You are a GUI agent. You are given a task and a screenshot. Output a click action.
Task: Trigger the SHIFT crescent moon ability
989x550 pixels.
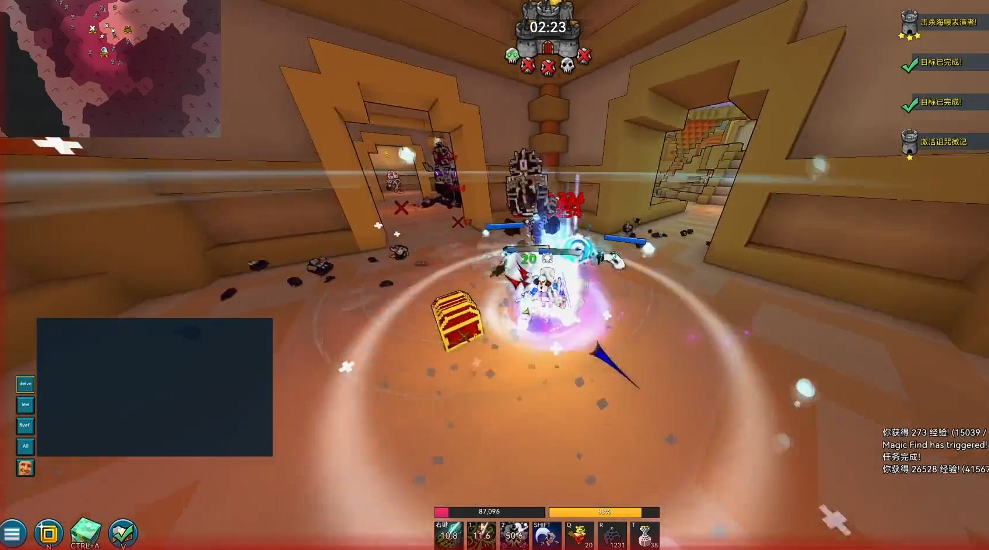point(547,535)
